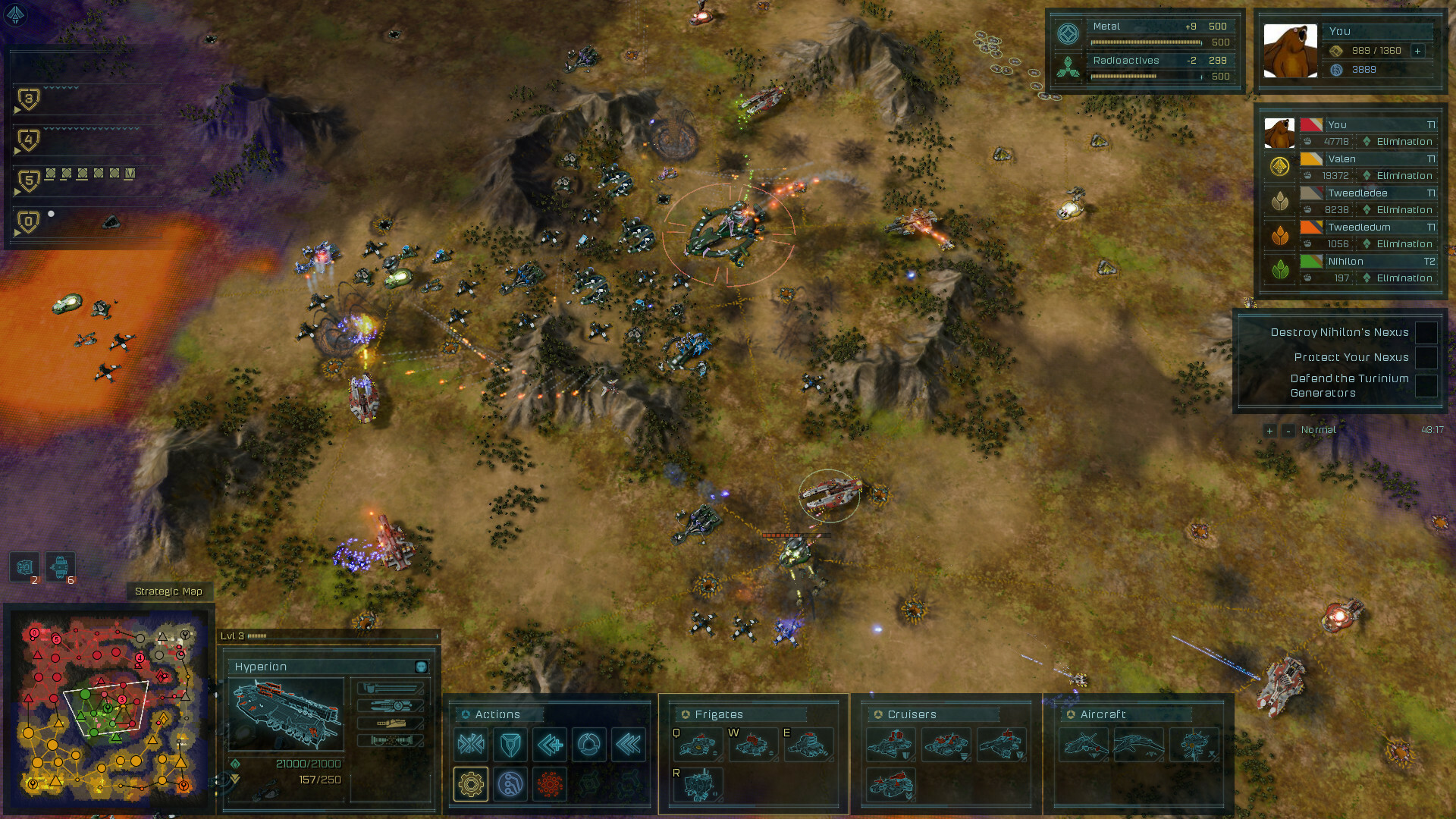Image resolution: width=1456 pixels, height=819 pixels.
Task: Queue the Q frigate for production
Action: tap(699, 745)
